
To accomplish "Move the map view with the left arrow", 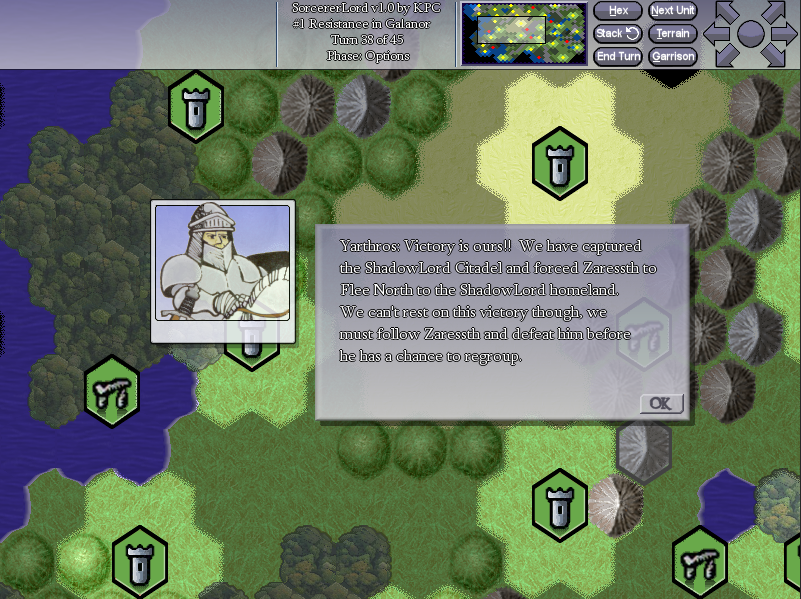I will coord(715,34).
